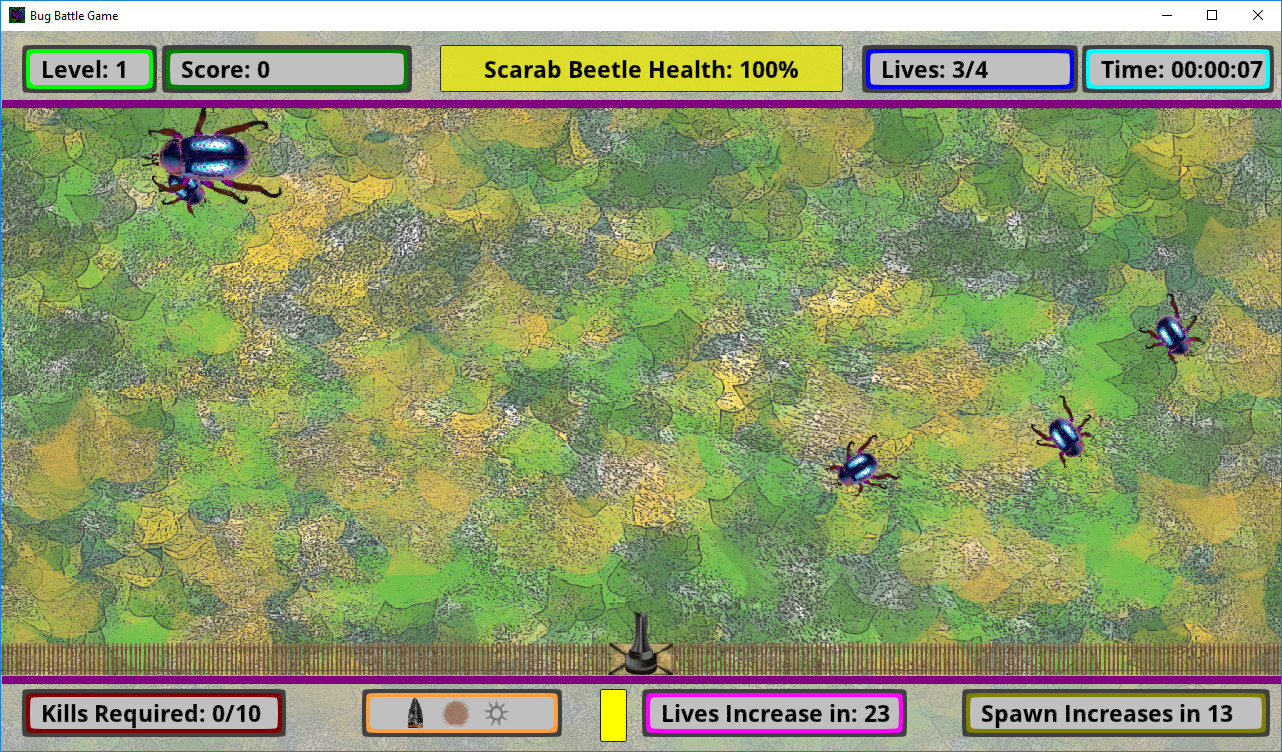The image size is (1282, 752).
Task: Click the Spawn Increases indicator
Action: 1115,713
